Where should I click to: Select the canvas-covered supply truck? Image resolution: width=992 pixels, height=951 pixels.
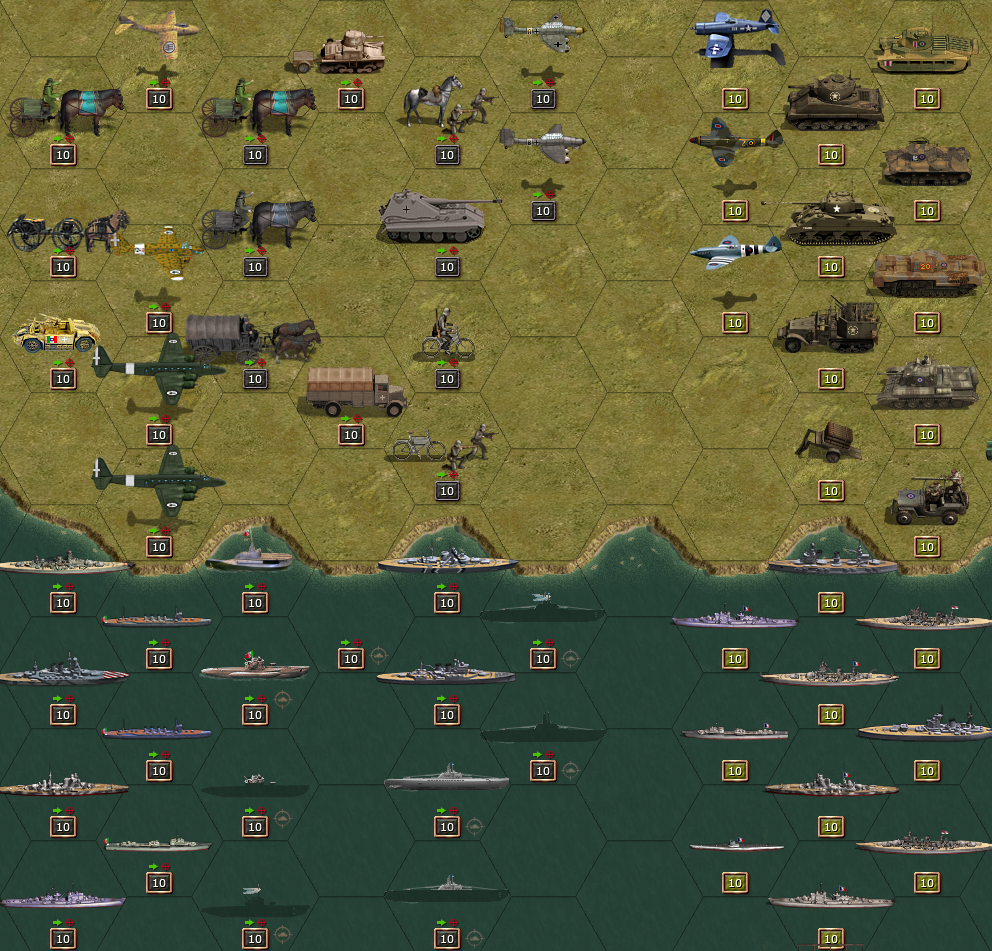pos(354,391)
